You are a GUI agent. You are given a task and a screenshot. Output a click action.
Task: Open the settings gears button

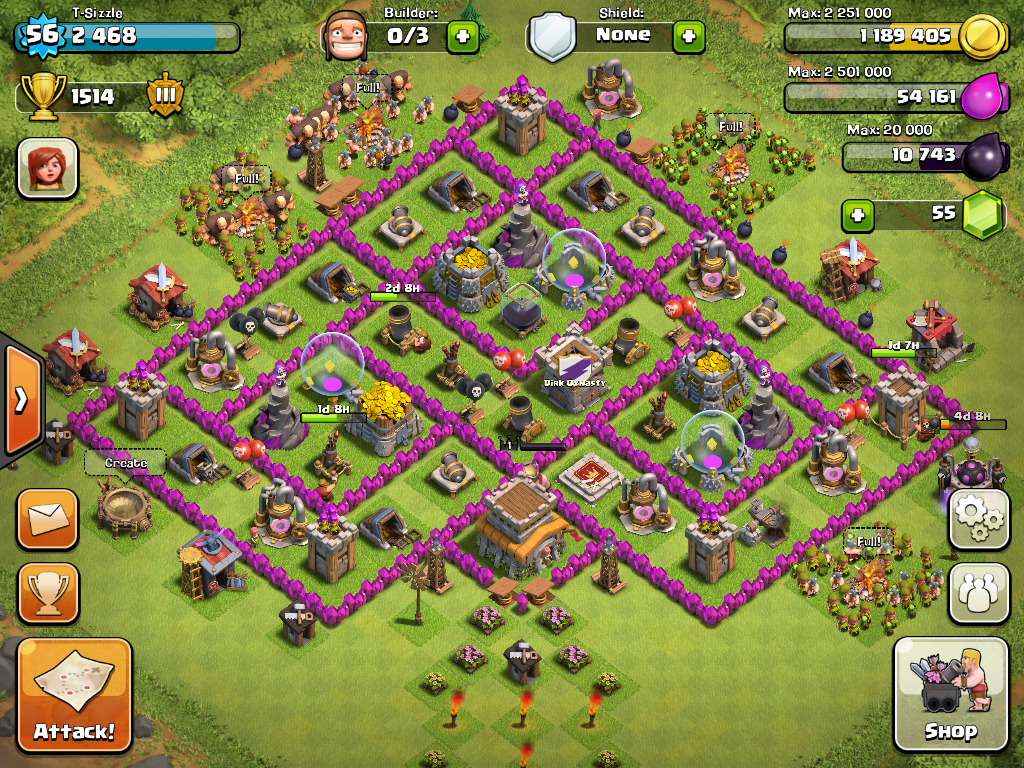click(x=978, y=519)
